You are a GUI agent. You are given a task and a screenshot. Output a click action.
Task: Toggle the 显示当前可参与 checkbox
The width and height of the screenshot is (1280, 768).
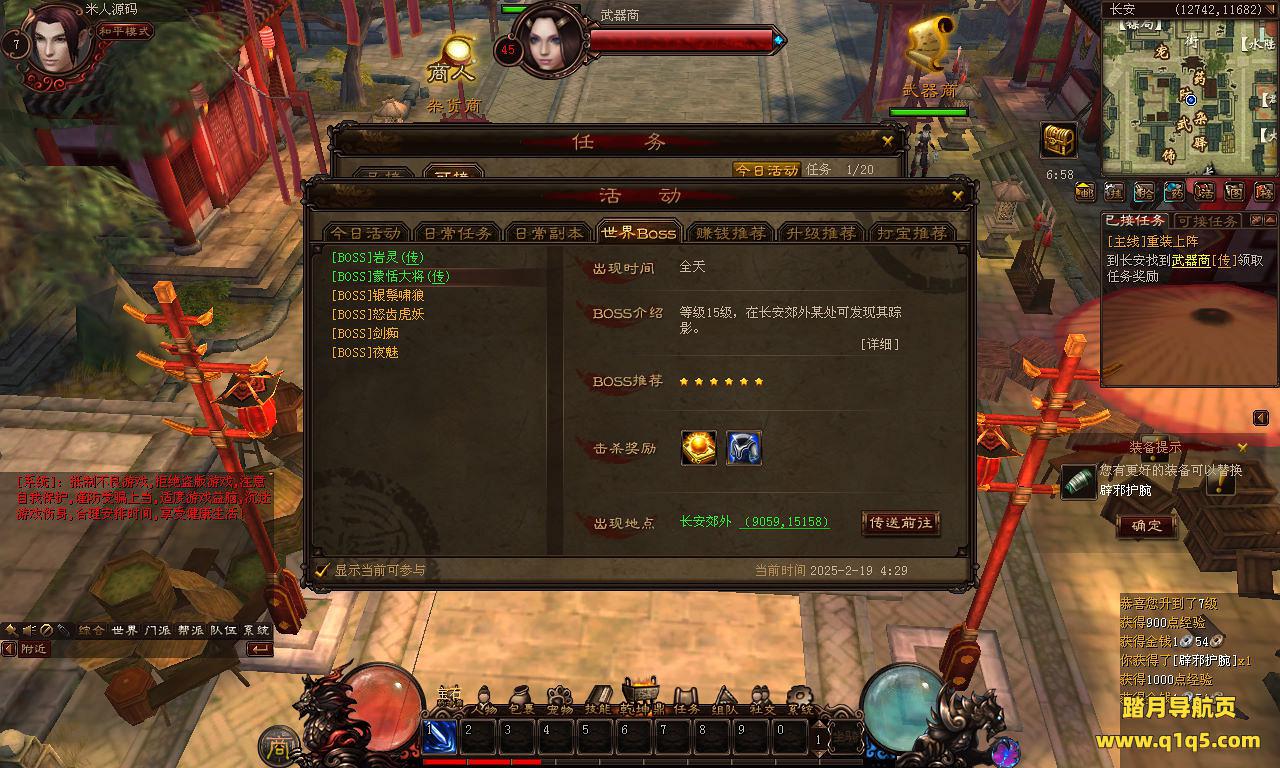(x=323, y=570)
